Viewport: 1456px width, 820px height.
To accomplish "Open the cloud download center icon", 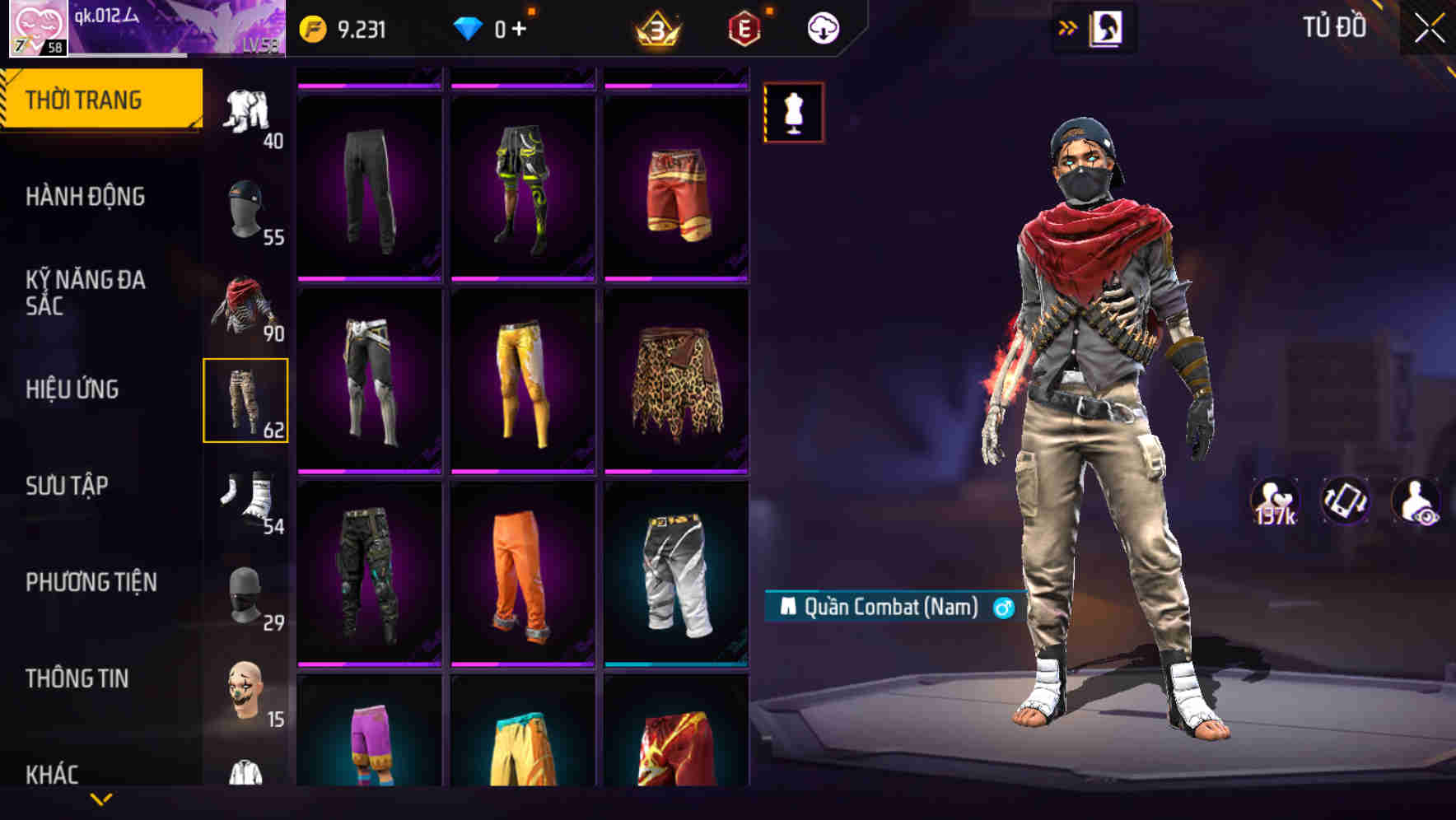I will (821, 26).
